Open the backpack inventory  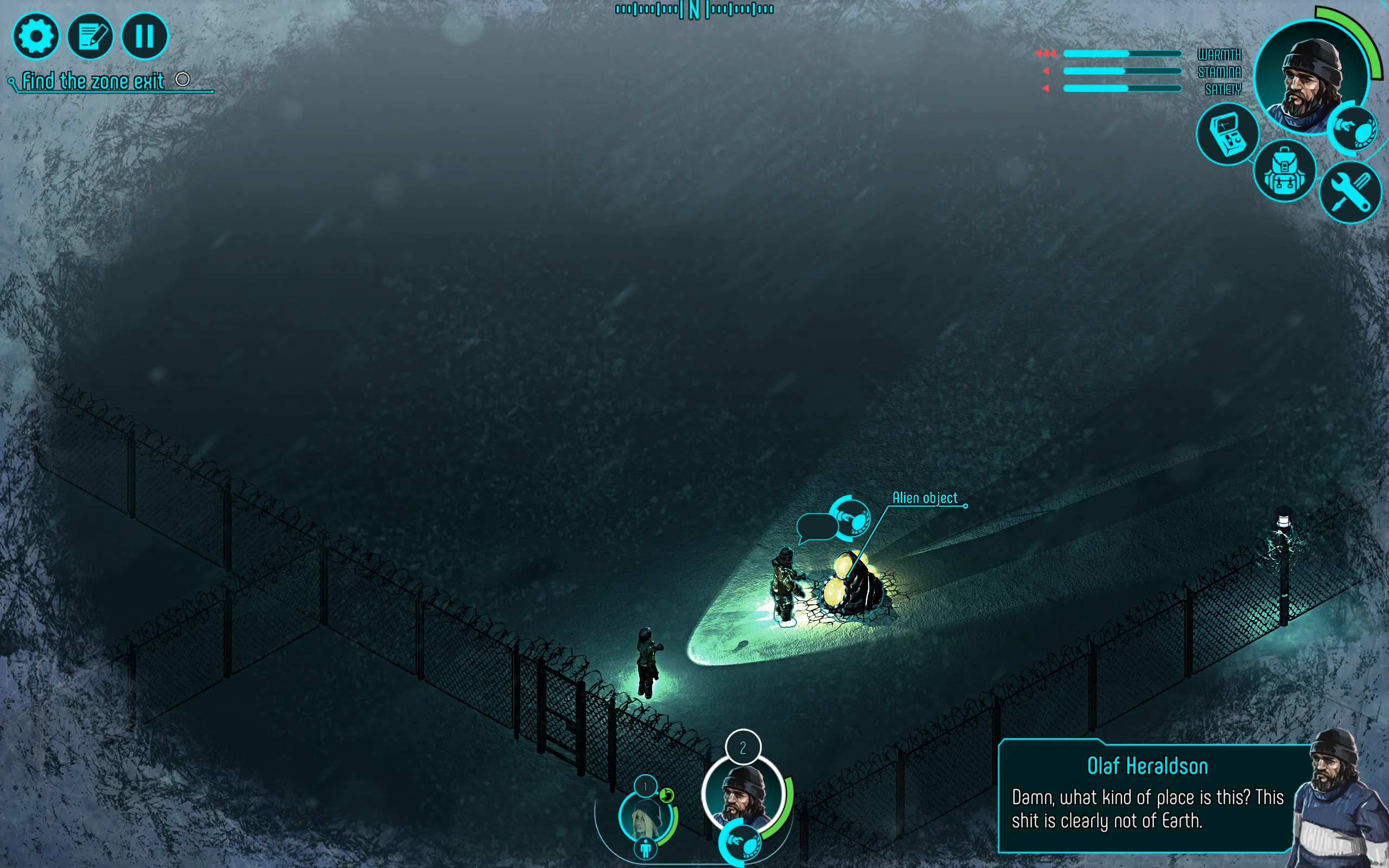click(x=1284, y=171)
